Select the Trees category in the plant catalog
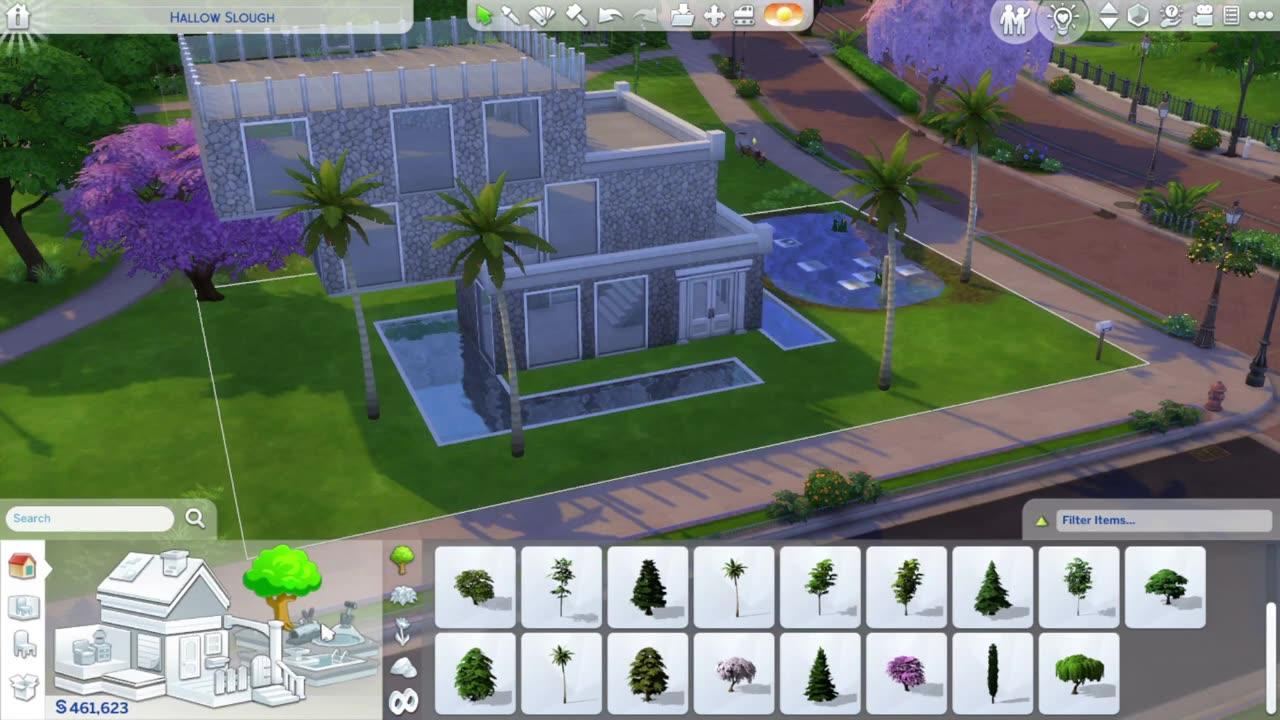Viewport: 1280px width, 720px height. pos(404,557)
